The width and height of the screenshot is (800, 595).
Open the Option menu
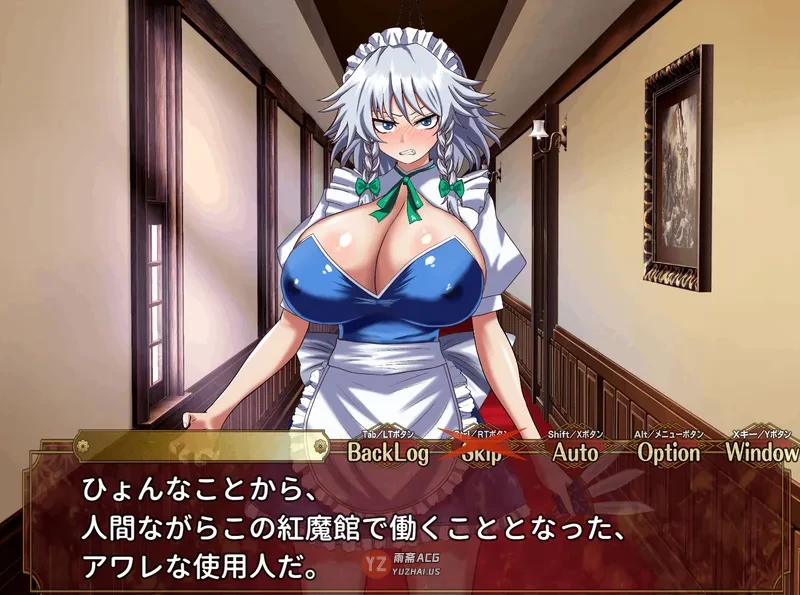pos(669,452)
